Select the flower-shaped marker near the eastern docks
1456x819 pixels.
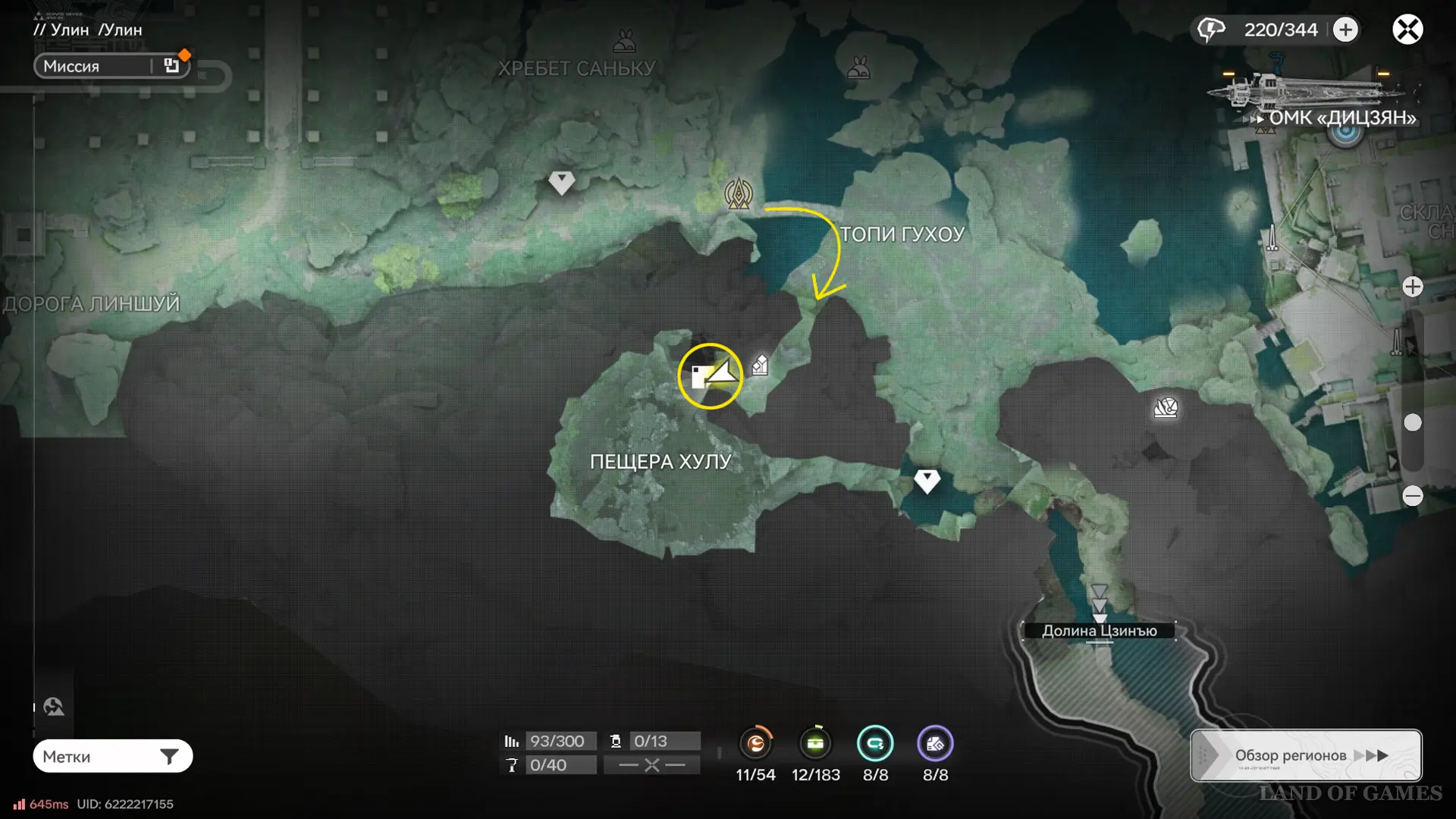tap(1166, 408)
